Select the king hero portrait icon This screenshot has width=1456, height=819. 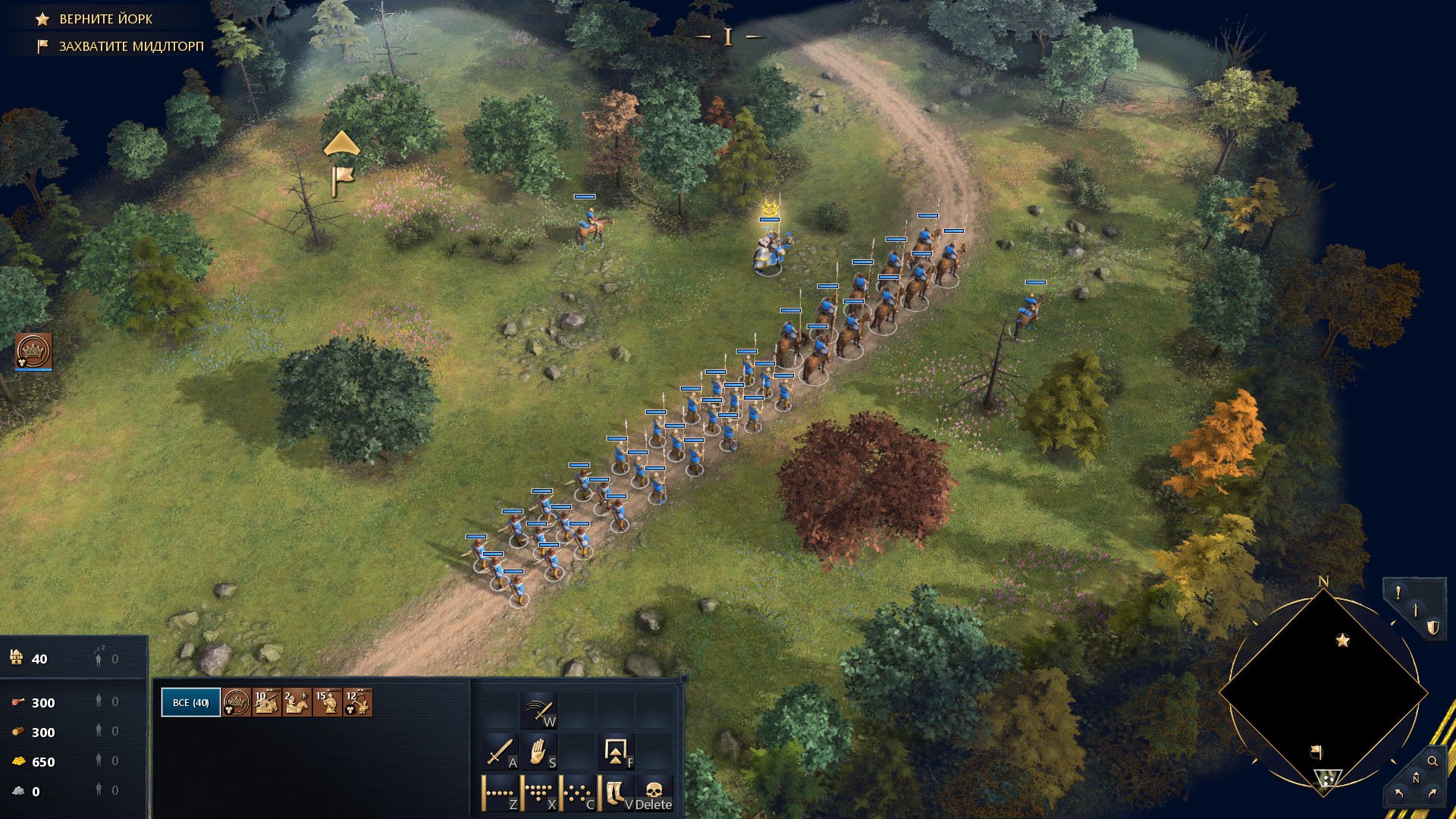point(33,351)
